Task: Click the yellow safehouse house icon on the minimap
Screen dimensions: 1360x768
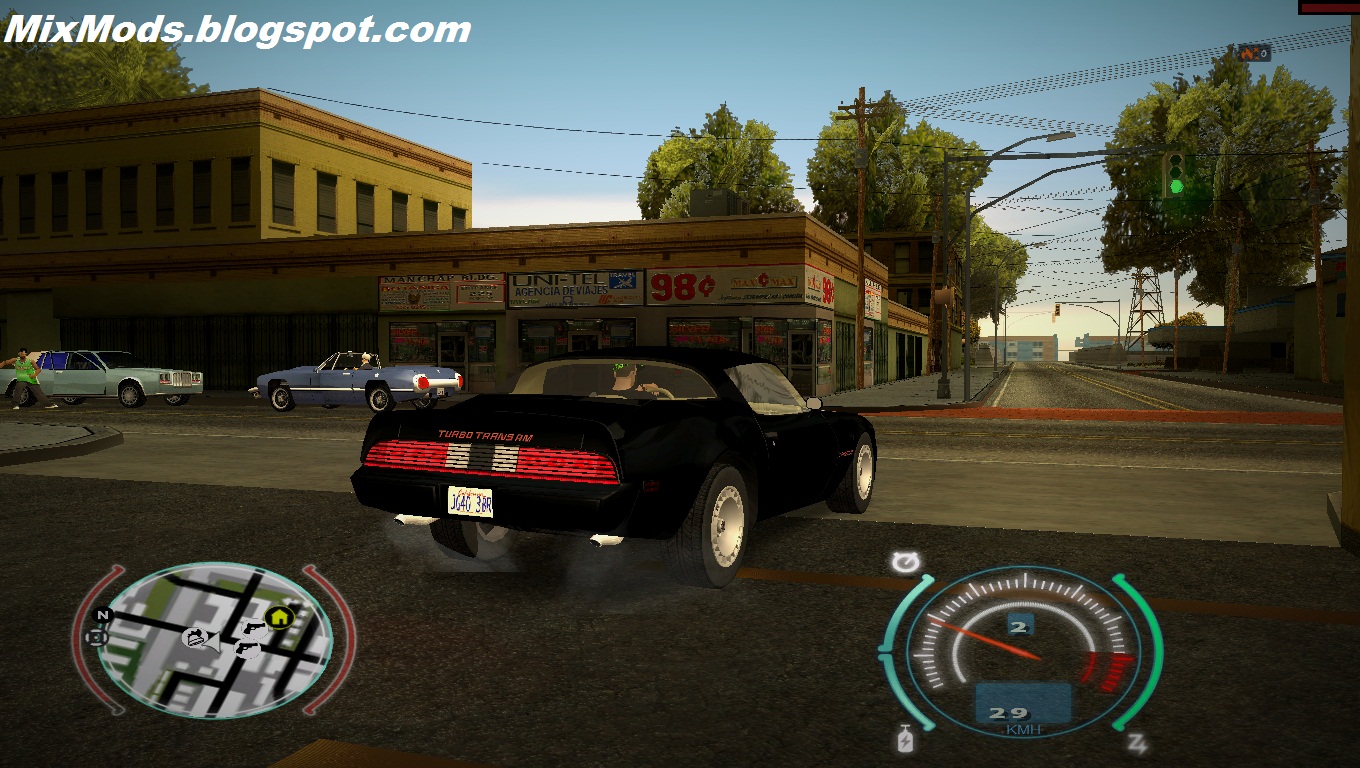Action: 278,616
